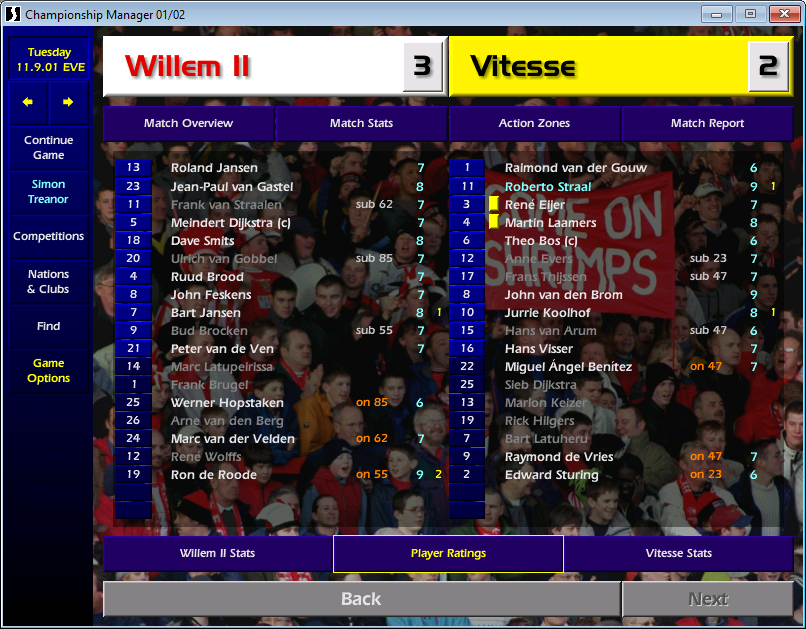Open the Find menu
The image size is (806, 629).
click(x=48, y=326)
